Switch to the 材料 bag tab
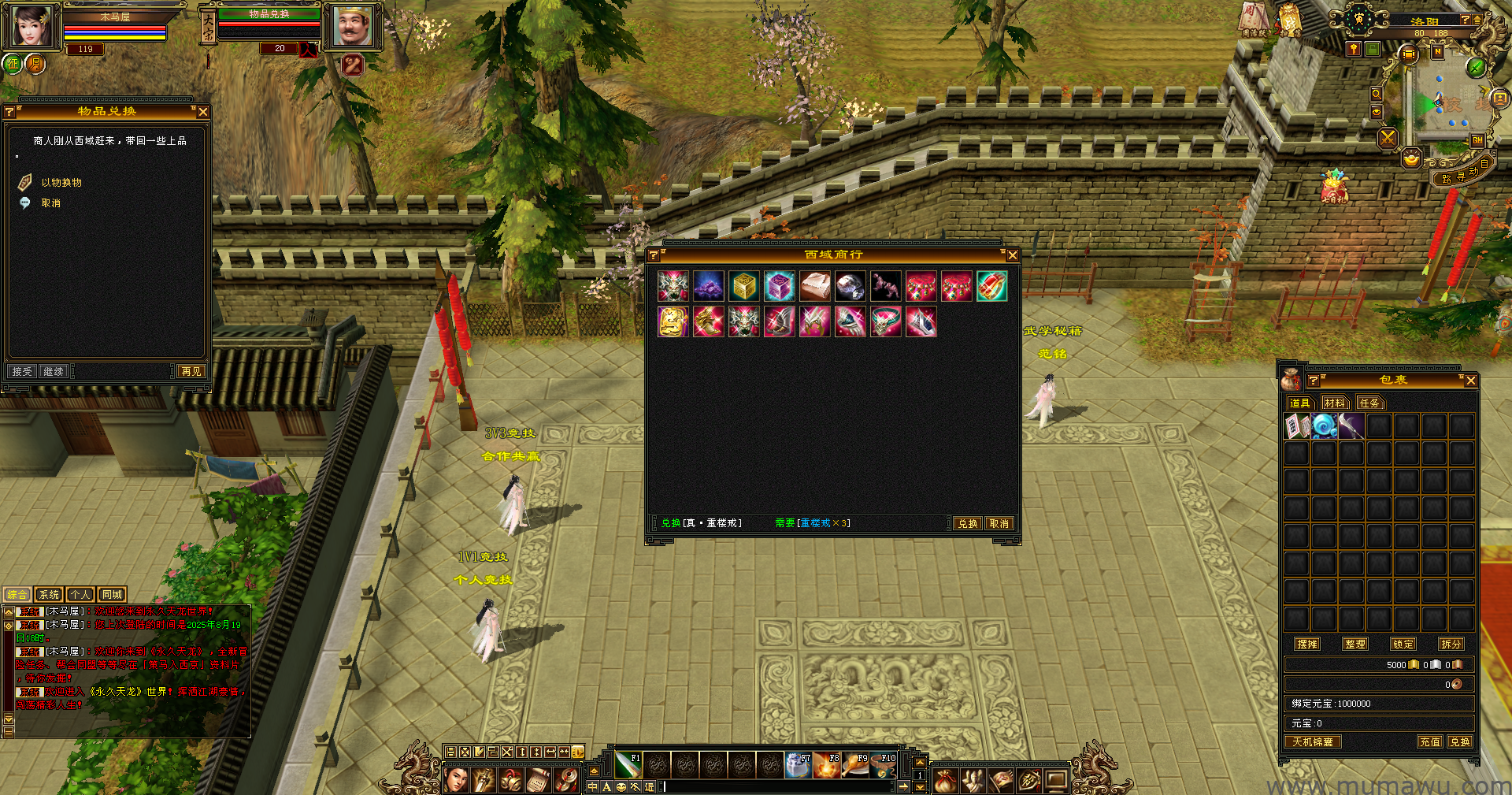The image size is (1512, 795). (x=1334, y=403)
